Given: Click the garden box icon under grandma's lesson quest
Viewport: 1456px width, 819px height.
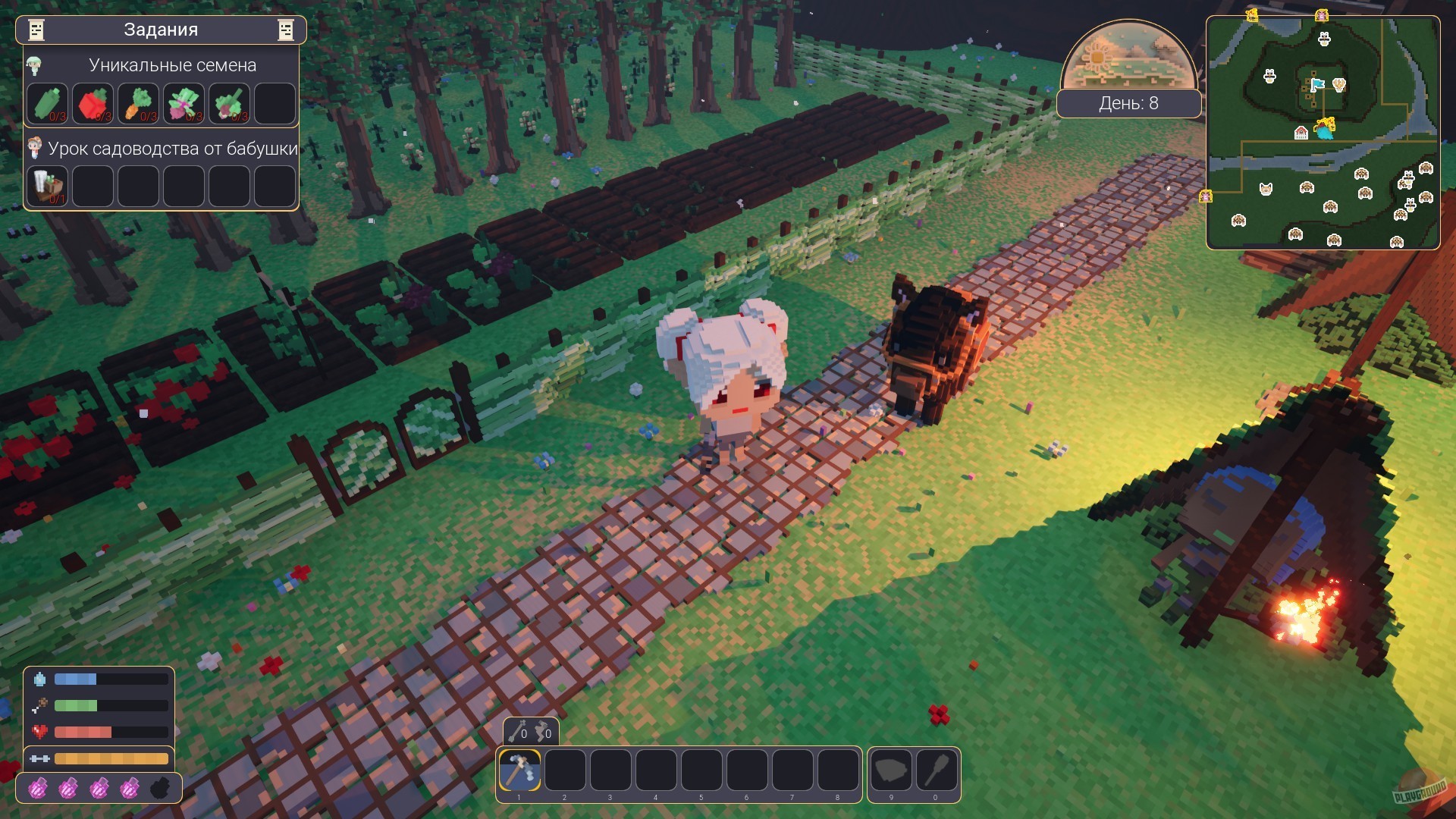Looking at the screenshot, I should pos(49,186).
